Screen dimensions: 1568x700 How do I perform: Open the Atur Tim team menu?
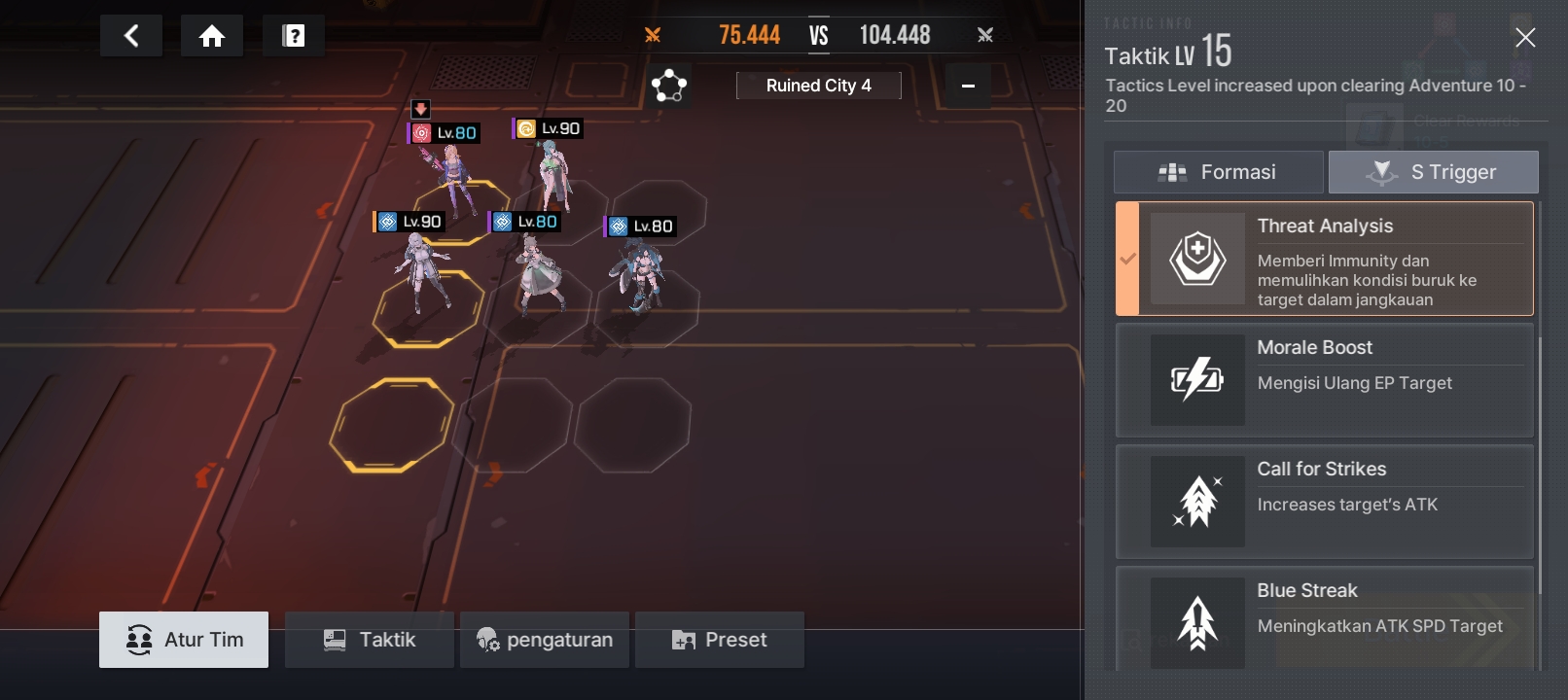[184, 640]
